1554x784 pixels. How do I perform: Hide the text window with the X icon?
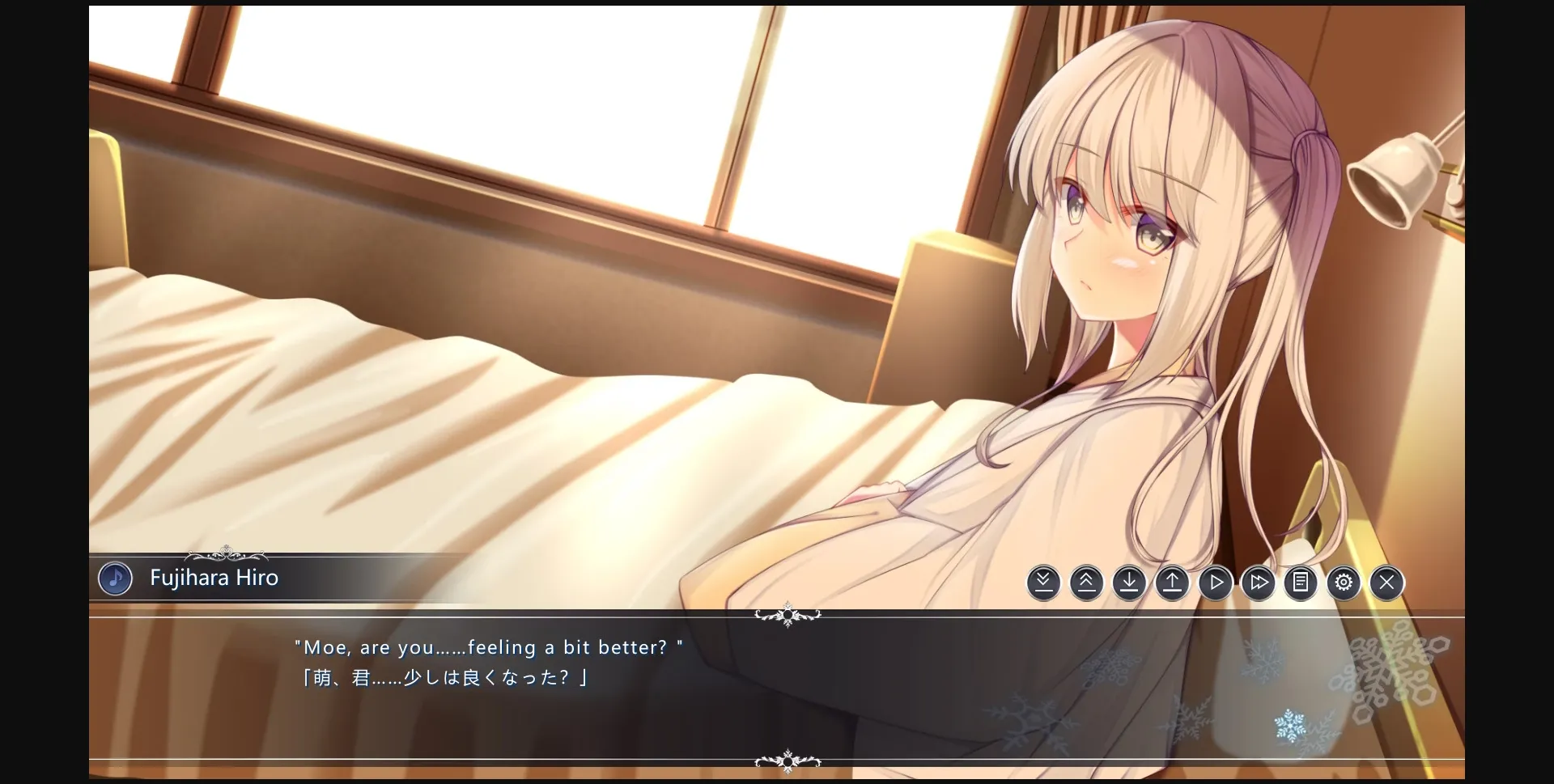click(x=1386, y=582)
